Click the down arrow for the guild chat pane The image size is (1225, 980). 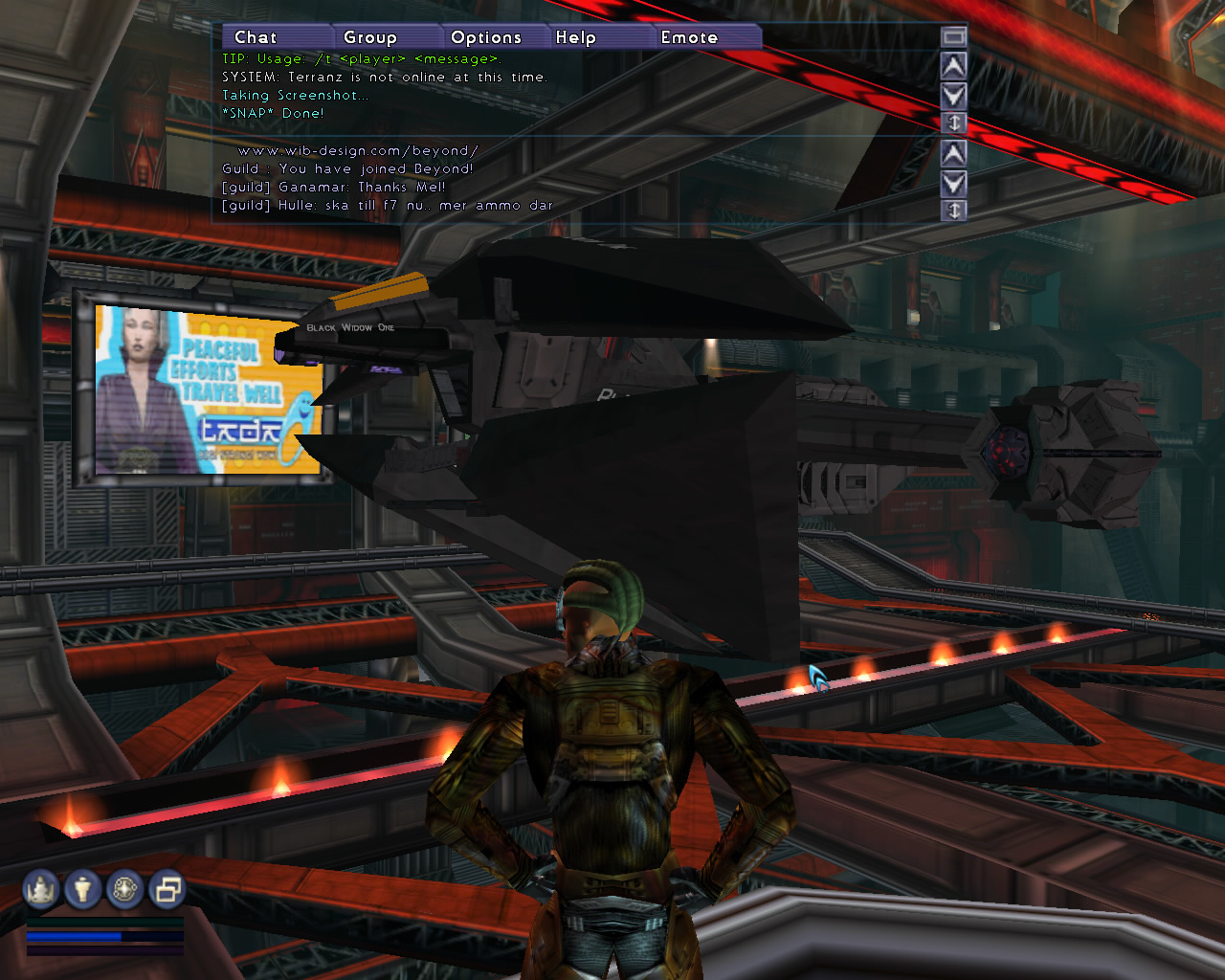pos(953,183)
